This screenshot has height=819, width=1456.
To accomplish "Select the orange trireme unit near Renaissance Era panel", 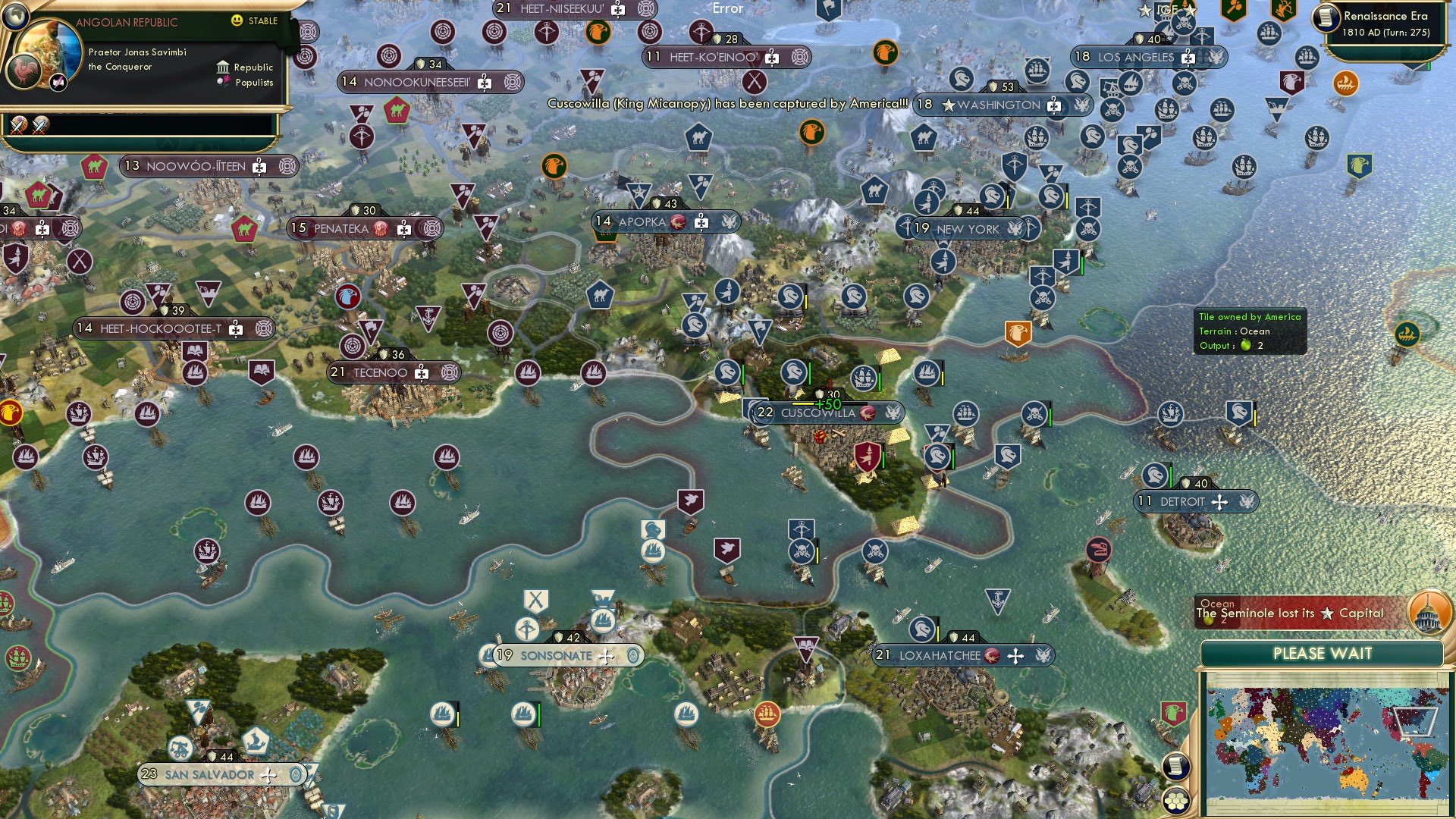I will (1345, 85).
